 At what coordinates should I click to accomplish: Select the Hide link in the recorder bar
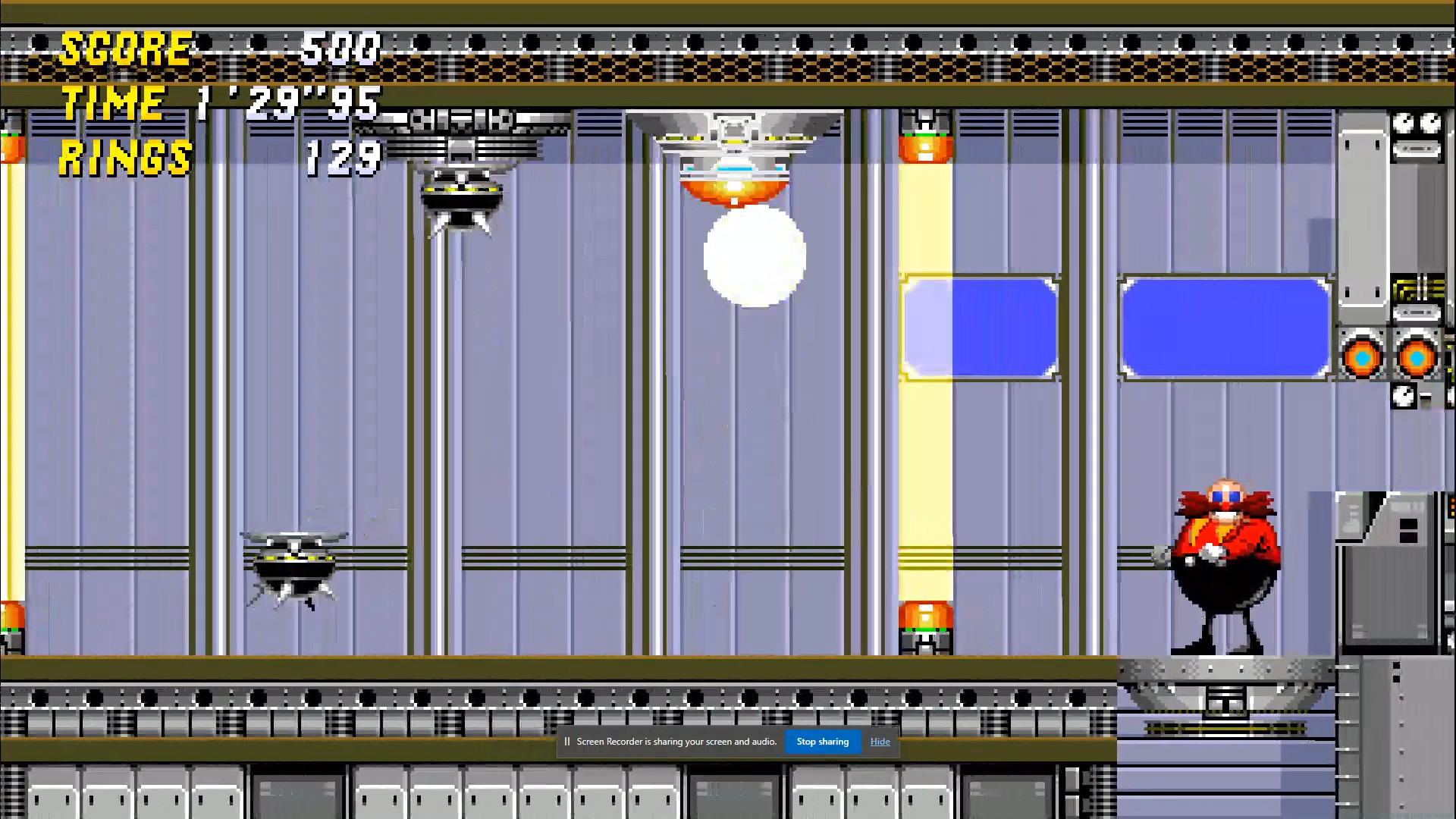(x=880, y=742)
